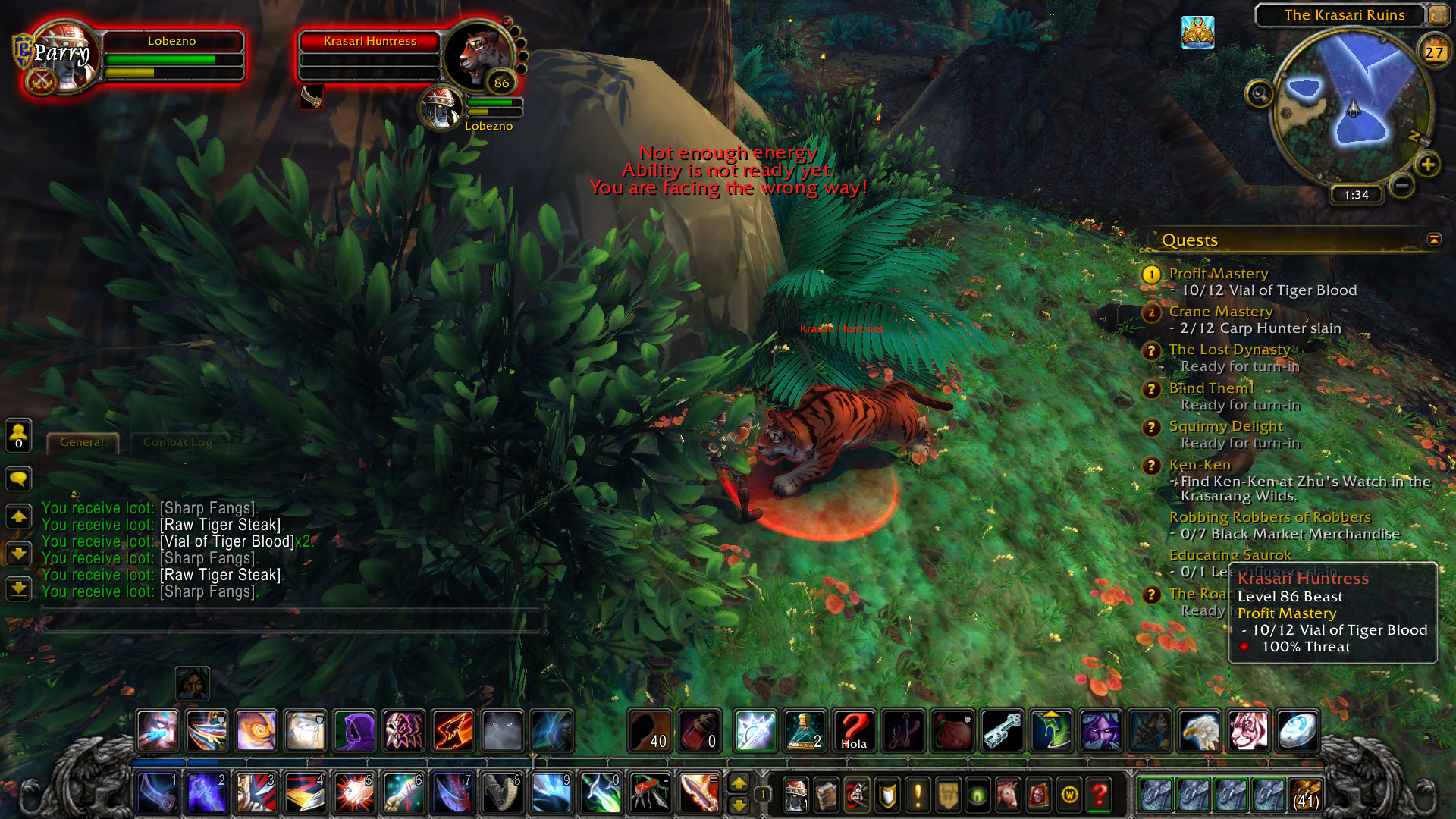Collapse the Quests tracker panel
Viewport: 1456px width, 819px height.
pyautogui.click(x=1434, y=240)
